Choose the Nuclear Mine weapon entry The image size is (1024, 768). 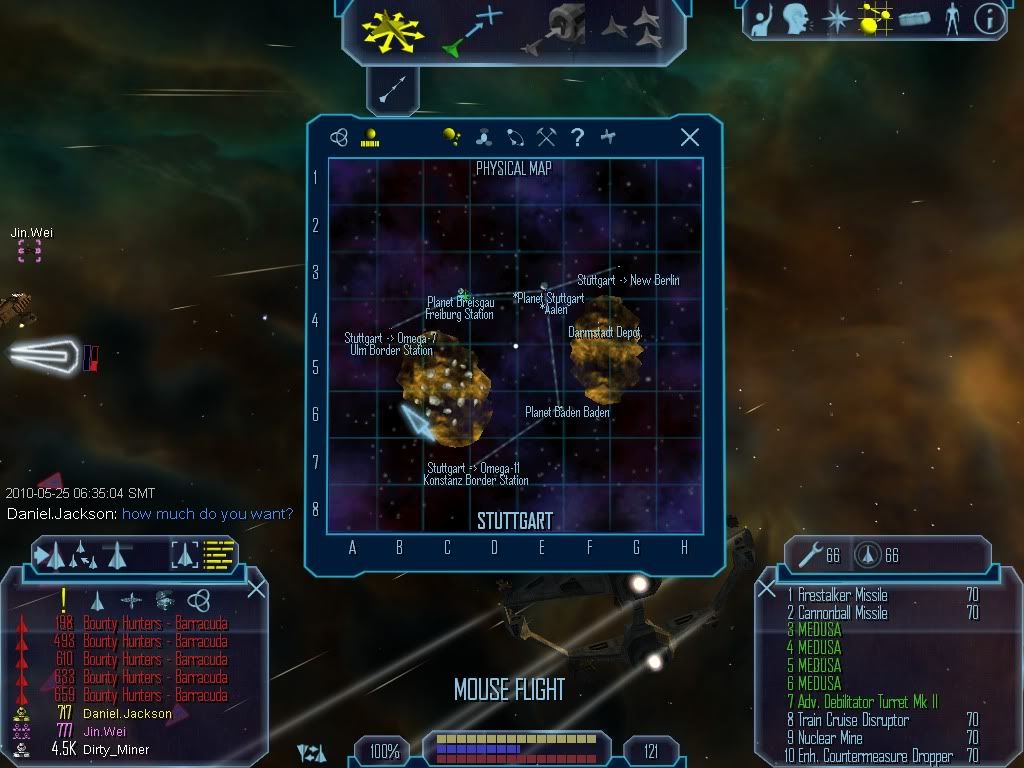click(x=830, y=738)
